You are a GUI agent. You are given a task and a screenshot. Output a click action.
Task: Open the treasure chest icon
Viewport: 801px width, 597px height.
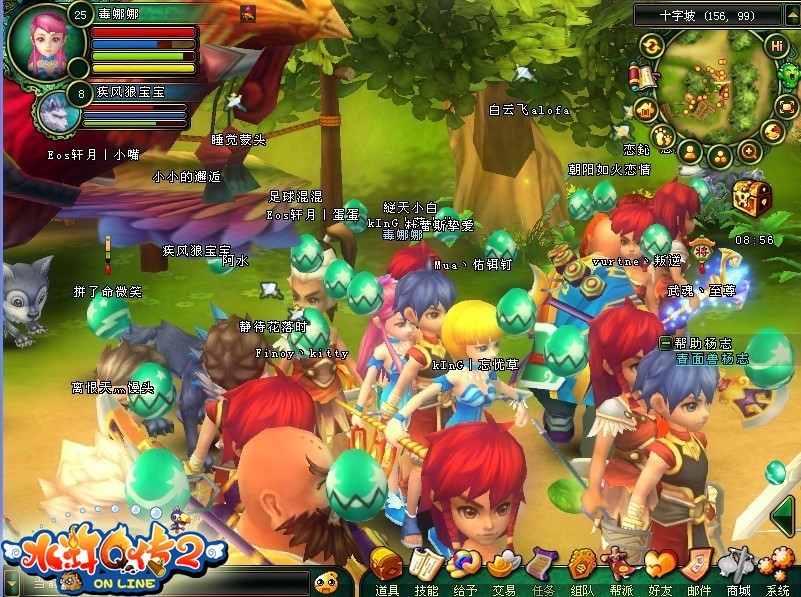click(751, 195)
